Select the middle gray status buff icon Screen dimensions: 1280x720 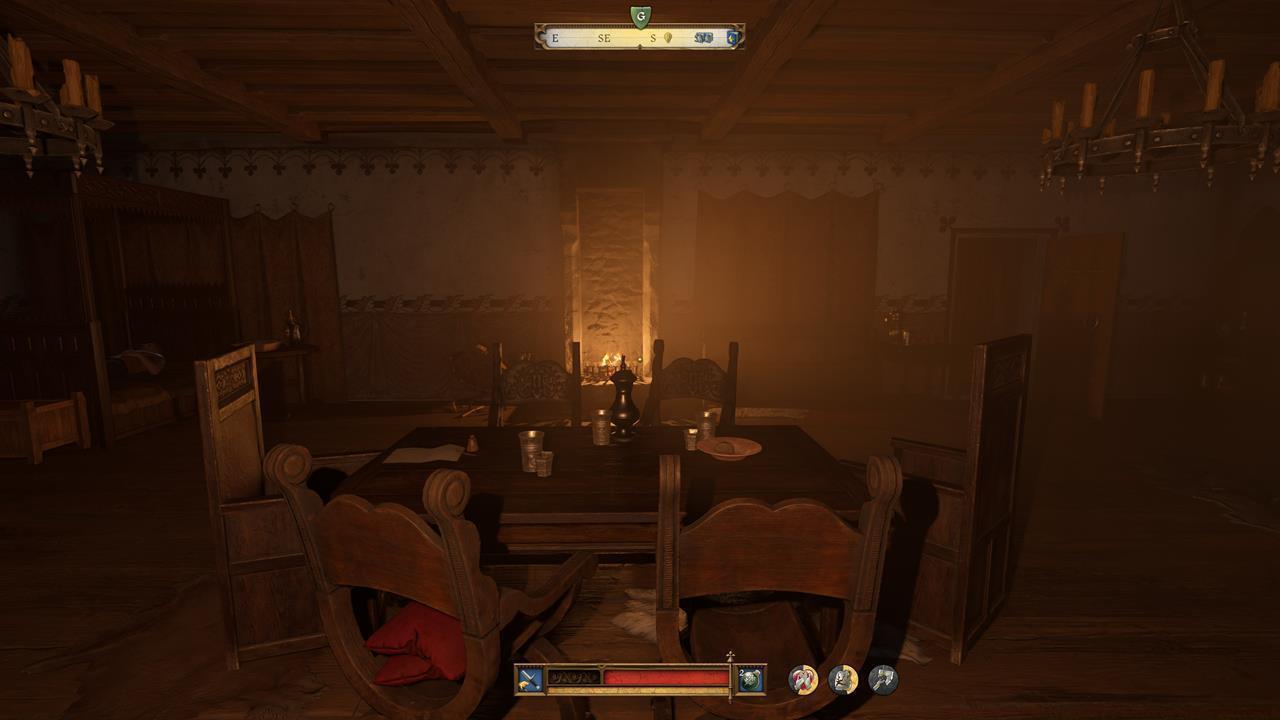pyautogui.click(x=843, y=680)
